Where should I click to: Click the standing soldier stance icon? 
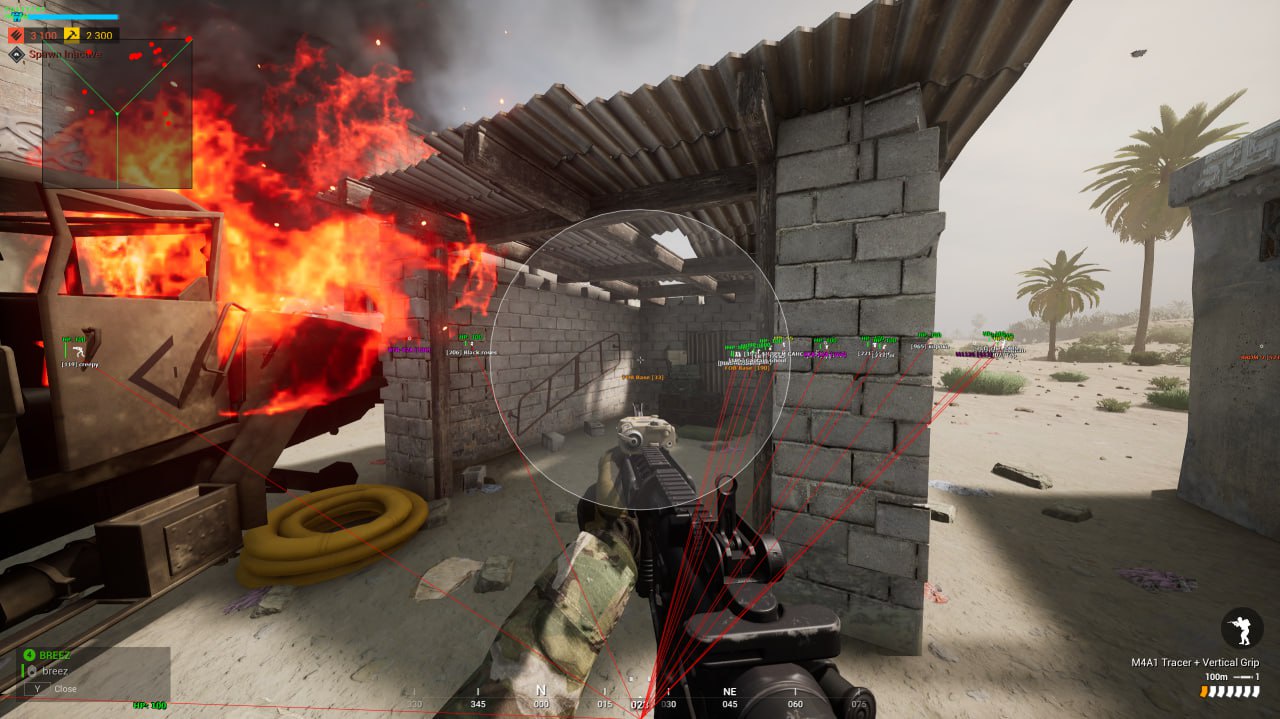click(x=1241, y=628)
